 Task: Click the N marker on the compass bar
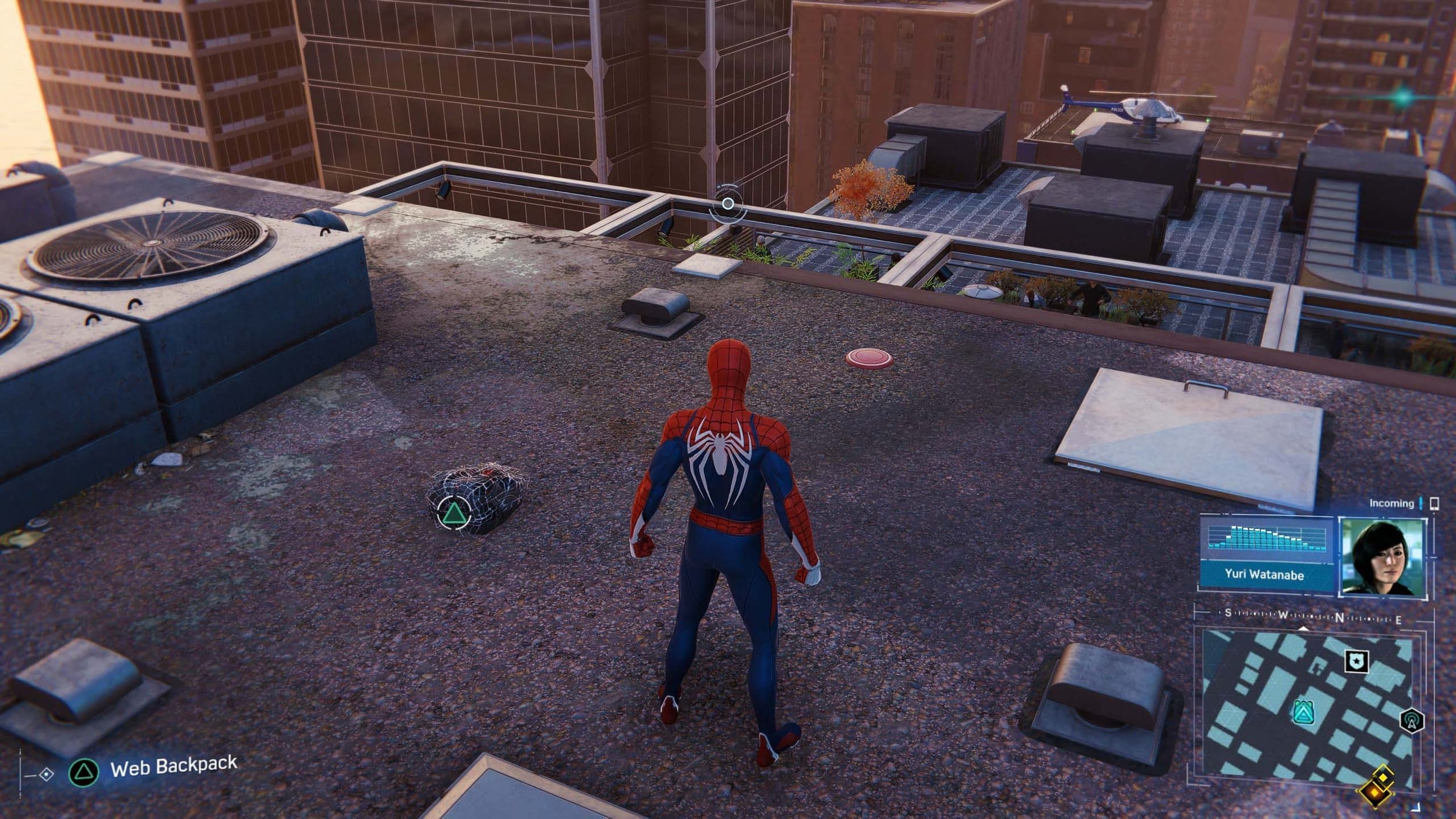[1340, 617]
